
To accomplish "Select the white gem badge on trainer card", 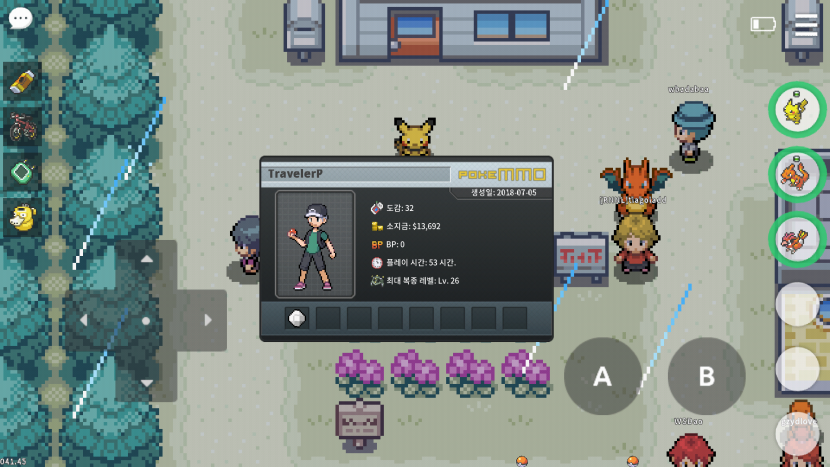I will coord(296,318).
